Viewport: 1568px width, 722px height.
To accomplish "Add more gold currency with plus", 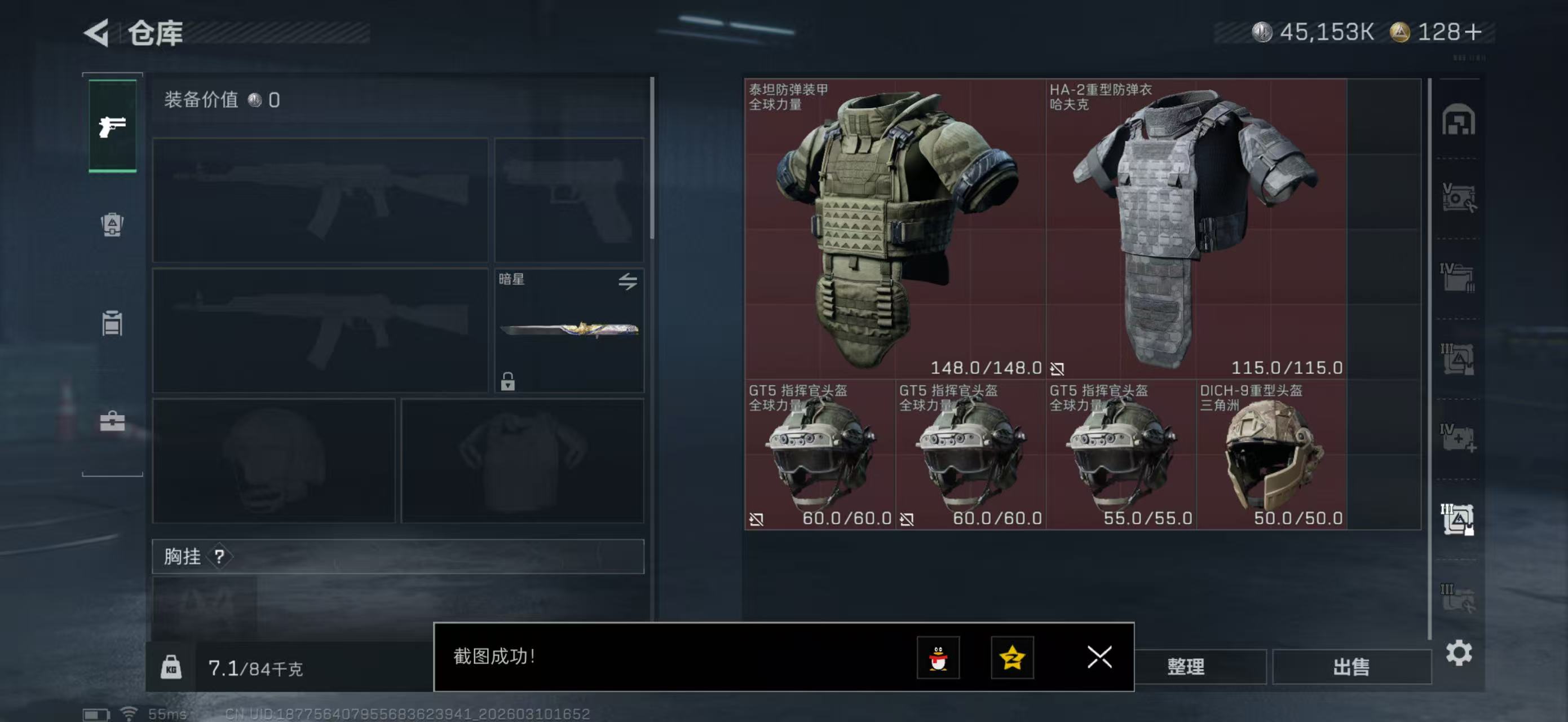I will pos(1474,32).
